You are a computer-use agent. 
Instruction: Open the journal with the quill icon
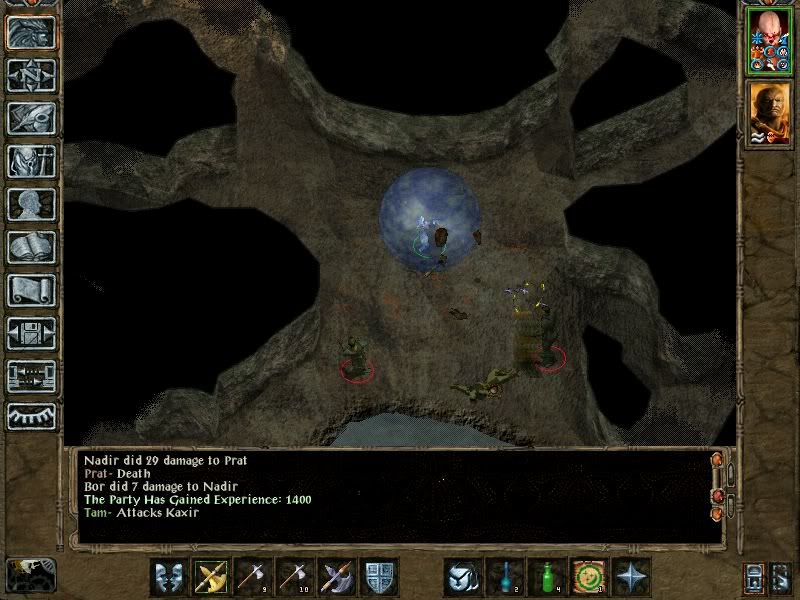click(30, 118)
